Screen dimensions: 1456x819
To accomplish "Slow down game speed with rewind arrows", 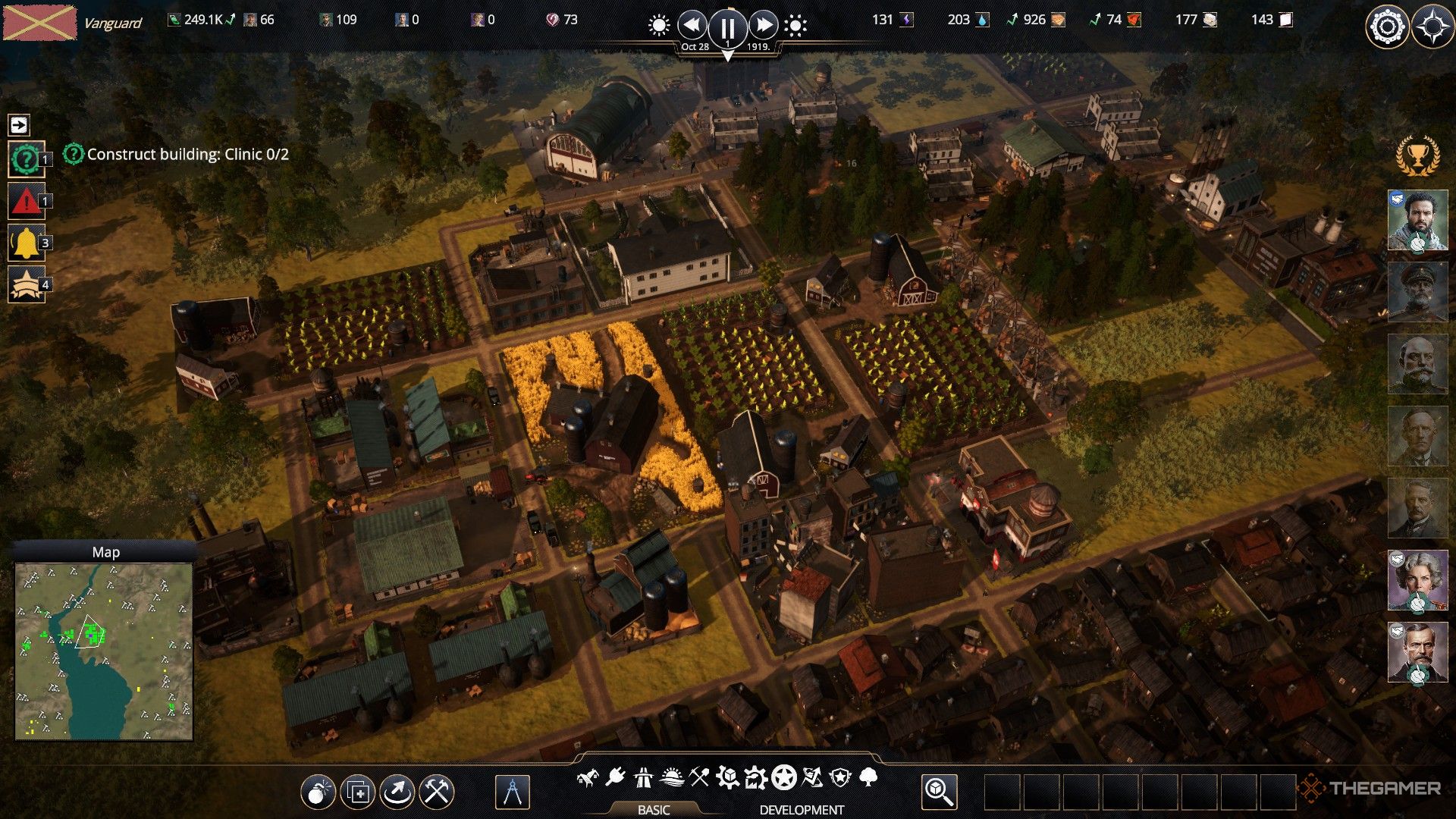I will [692, 26].
